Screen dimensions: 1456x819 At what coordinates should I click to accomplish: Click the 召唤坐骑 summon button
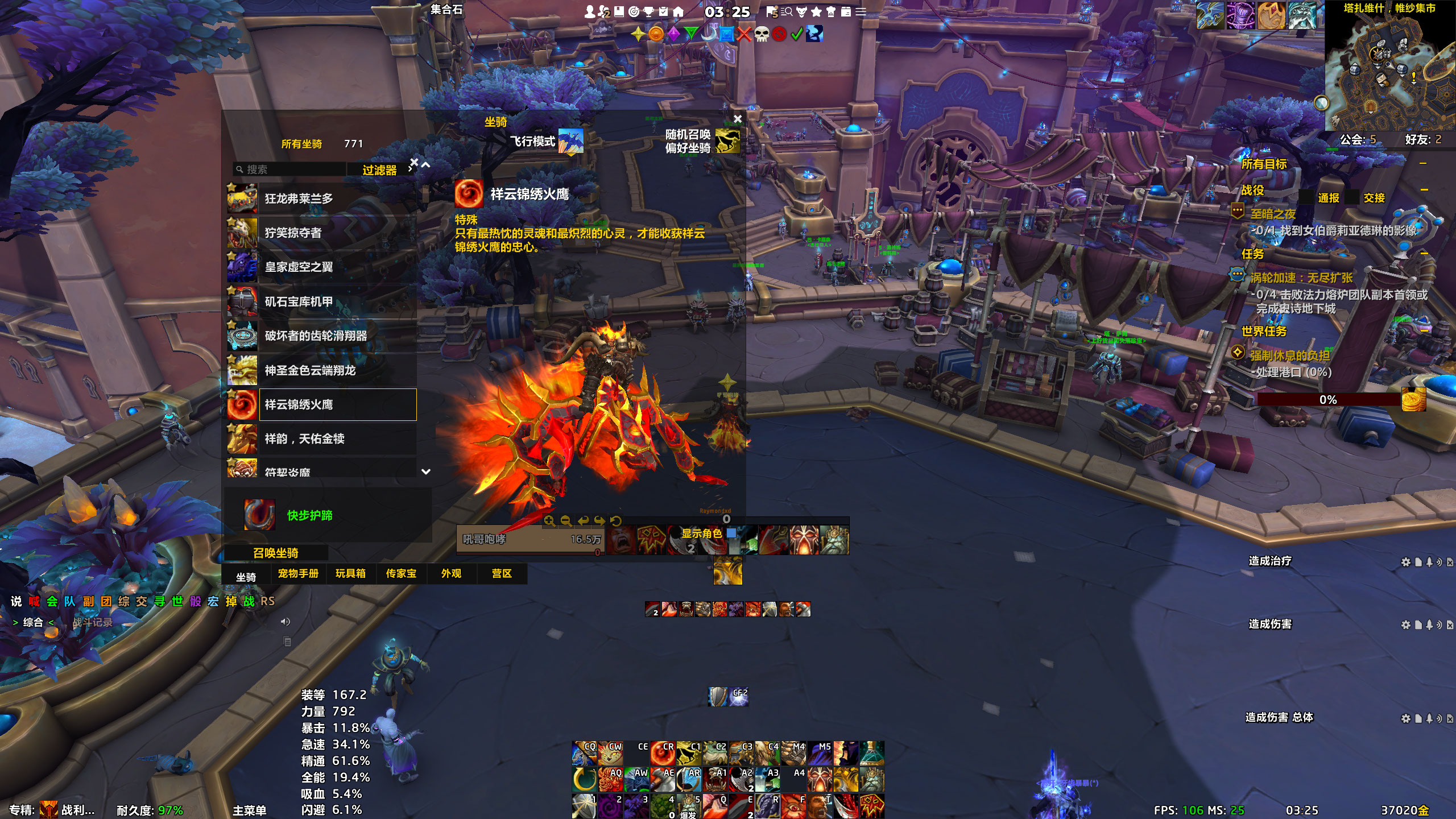(276, 553)
